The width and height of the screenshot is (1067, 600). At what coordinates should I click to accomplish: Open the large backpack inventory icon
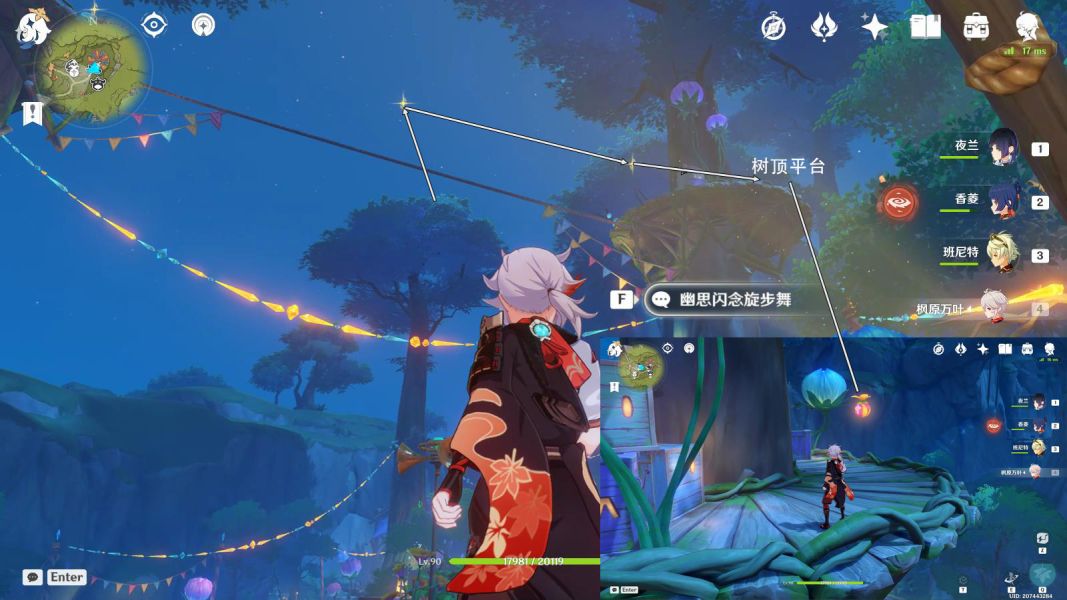(976, 27)
